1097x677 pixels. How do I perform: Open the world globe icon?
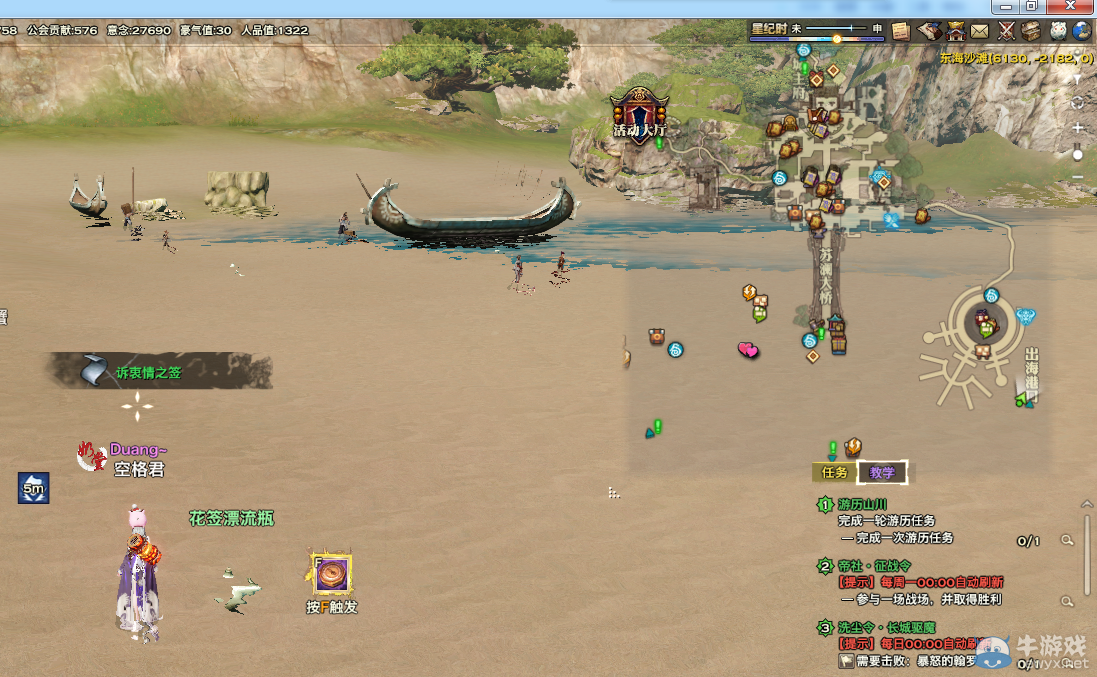pyautogui.click(x=1082, y=31)
